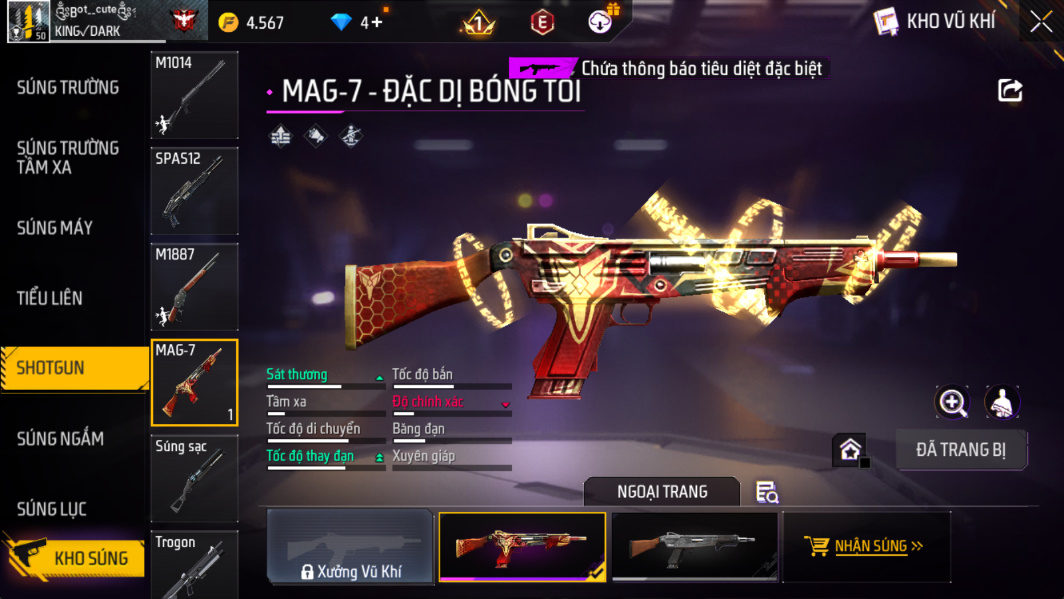Switch to Súng Trường Tầm Xa category
Viewport: 1064px width, 599px height.
[x=68, y=158]
